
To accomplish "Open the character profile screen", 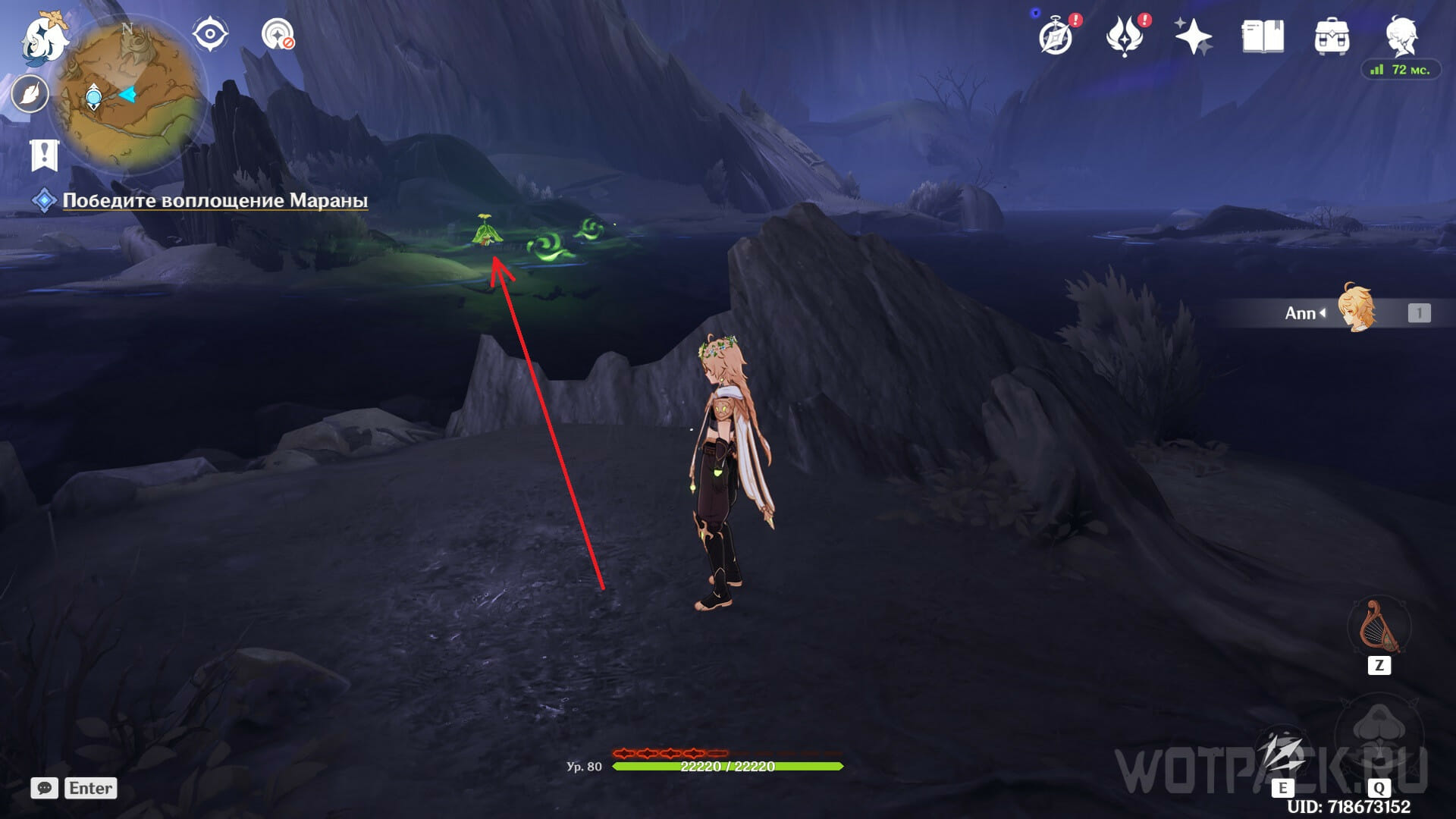I will 1401,34.
